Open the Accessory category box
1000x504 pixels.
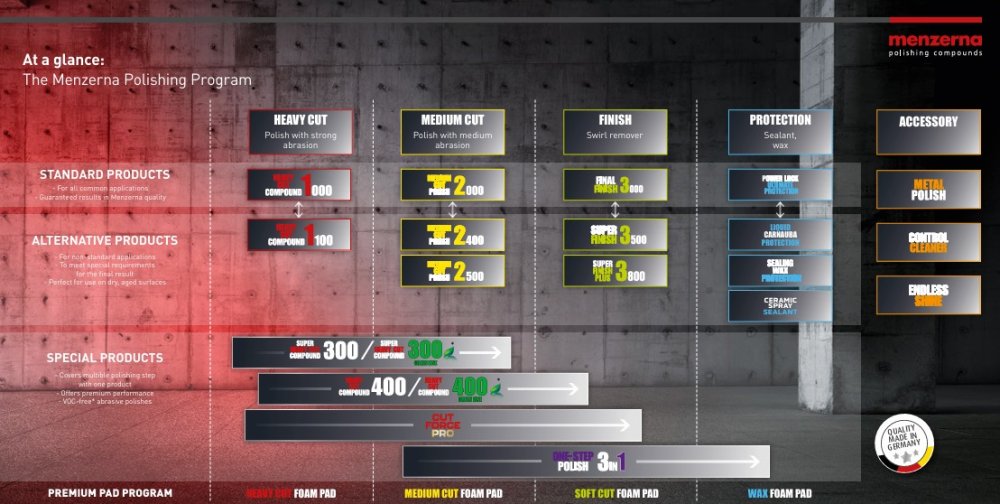tap(927, 131)
